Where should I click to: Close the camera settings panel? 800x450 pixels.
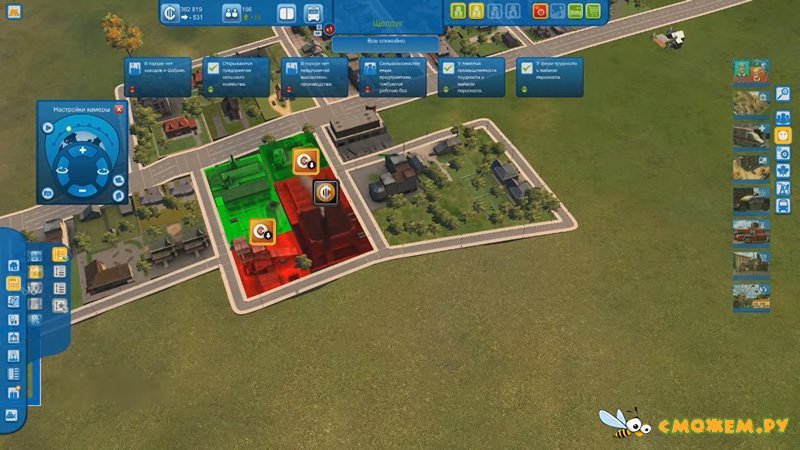click(119, 109)
